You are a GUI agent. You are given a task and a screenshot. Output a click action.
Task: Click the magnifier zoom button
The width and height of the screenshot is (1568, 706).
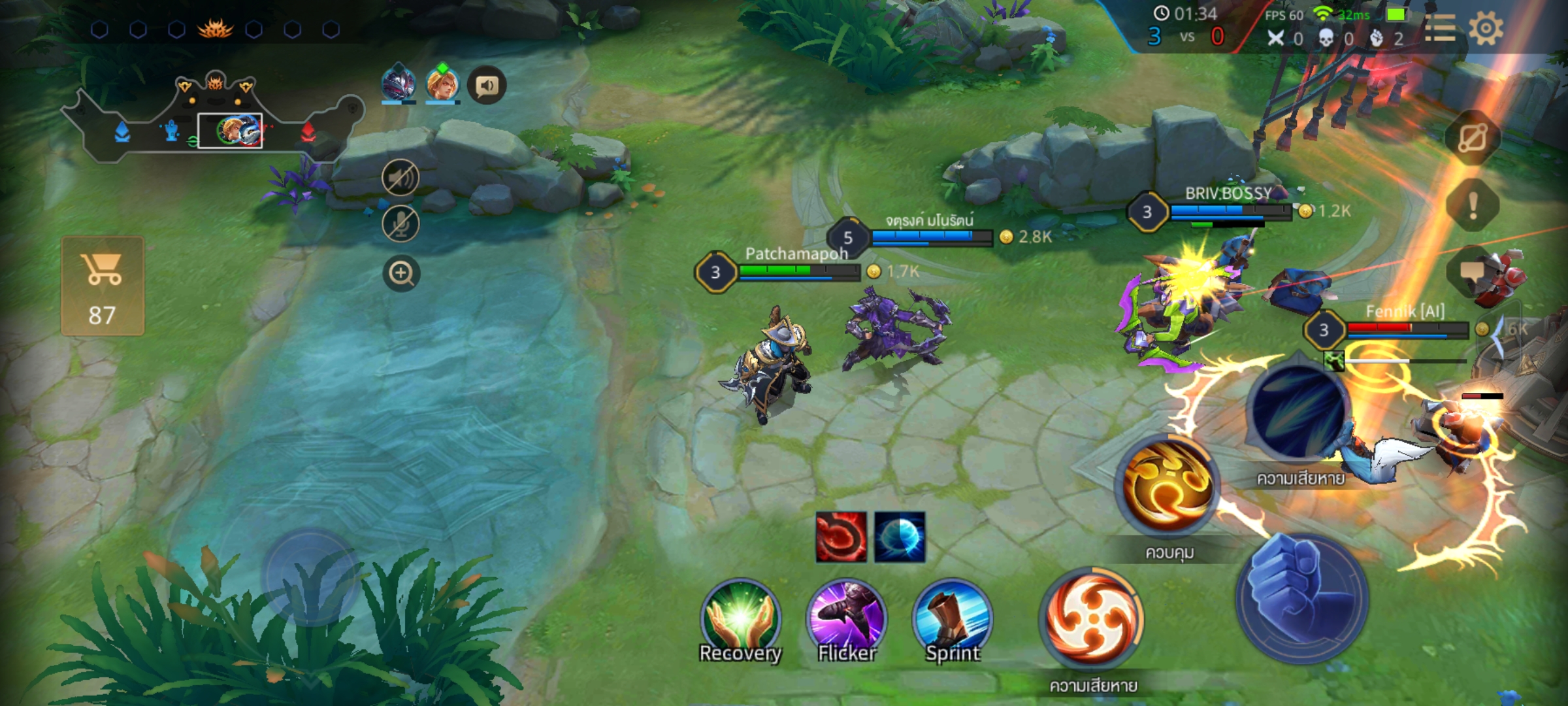401,273
